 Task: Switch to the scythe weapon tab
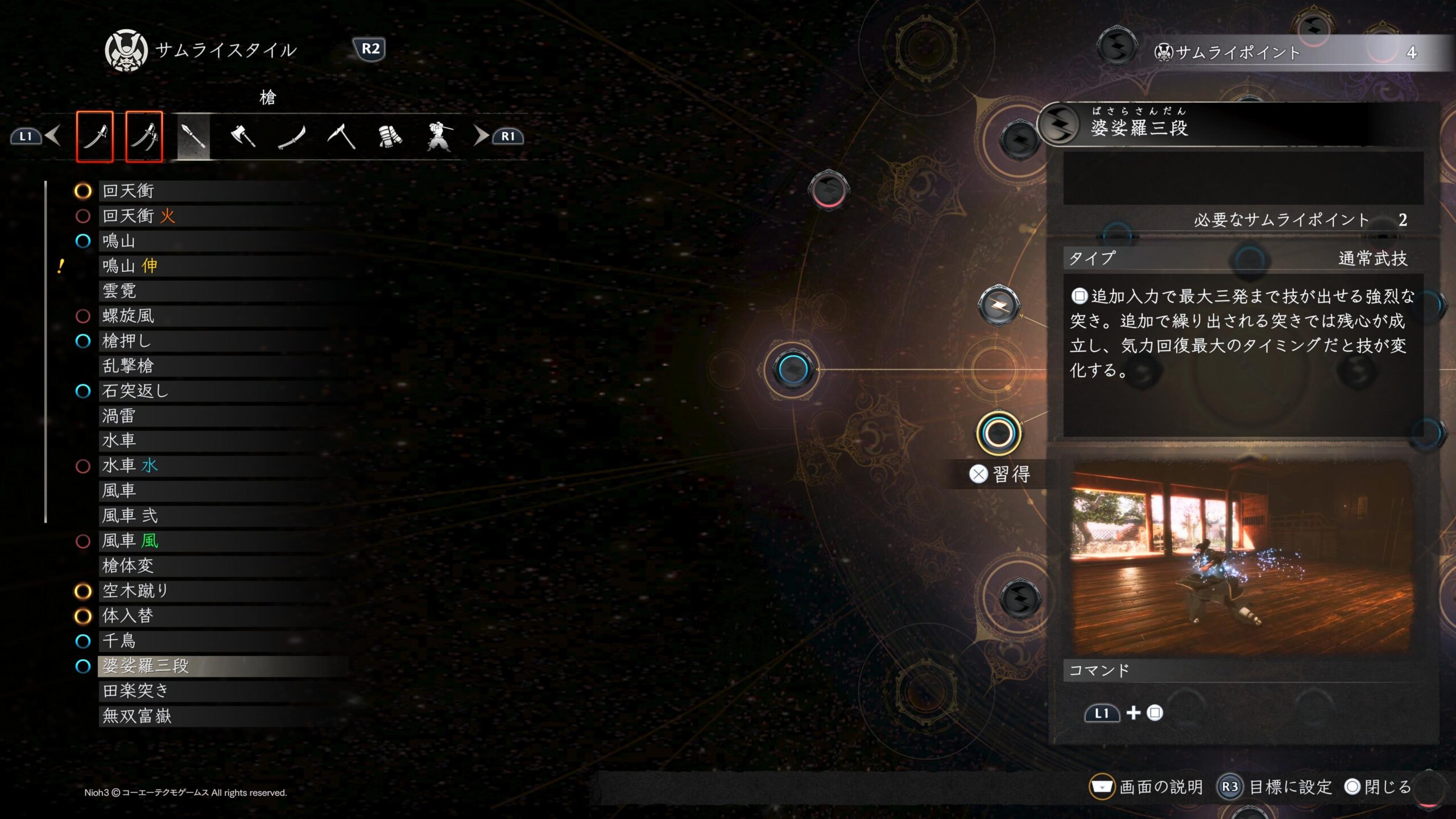341,136
